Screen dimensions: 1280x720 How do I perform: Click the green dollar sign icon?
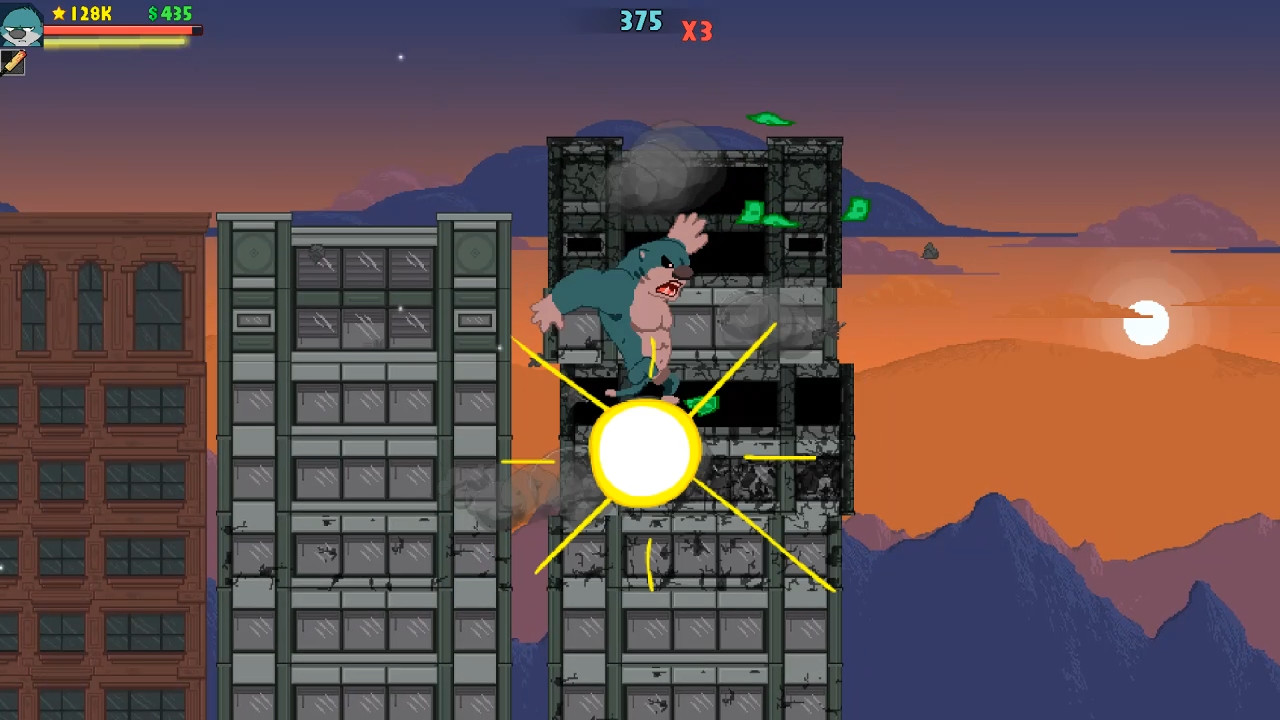tap(154, 14)
